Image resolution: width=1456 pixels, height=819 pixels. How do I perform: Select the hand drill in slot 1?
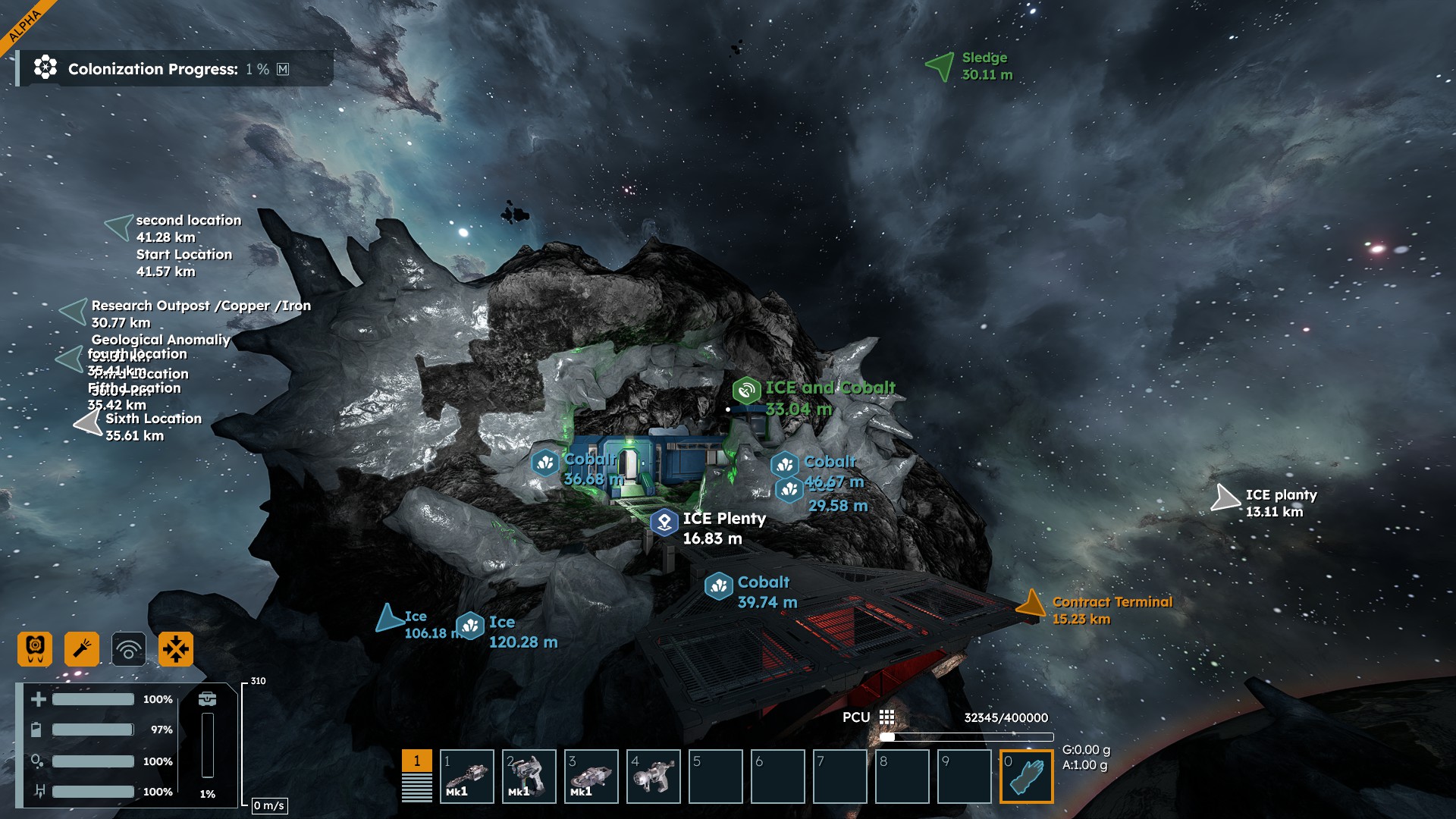[x=467, y=777]
